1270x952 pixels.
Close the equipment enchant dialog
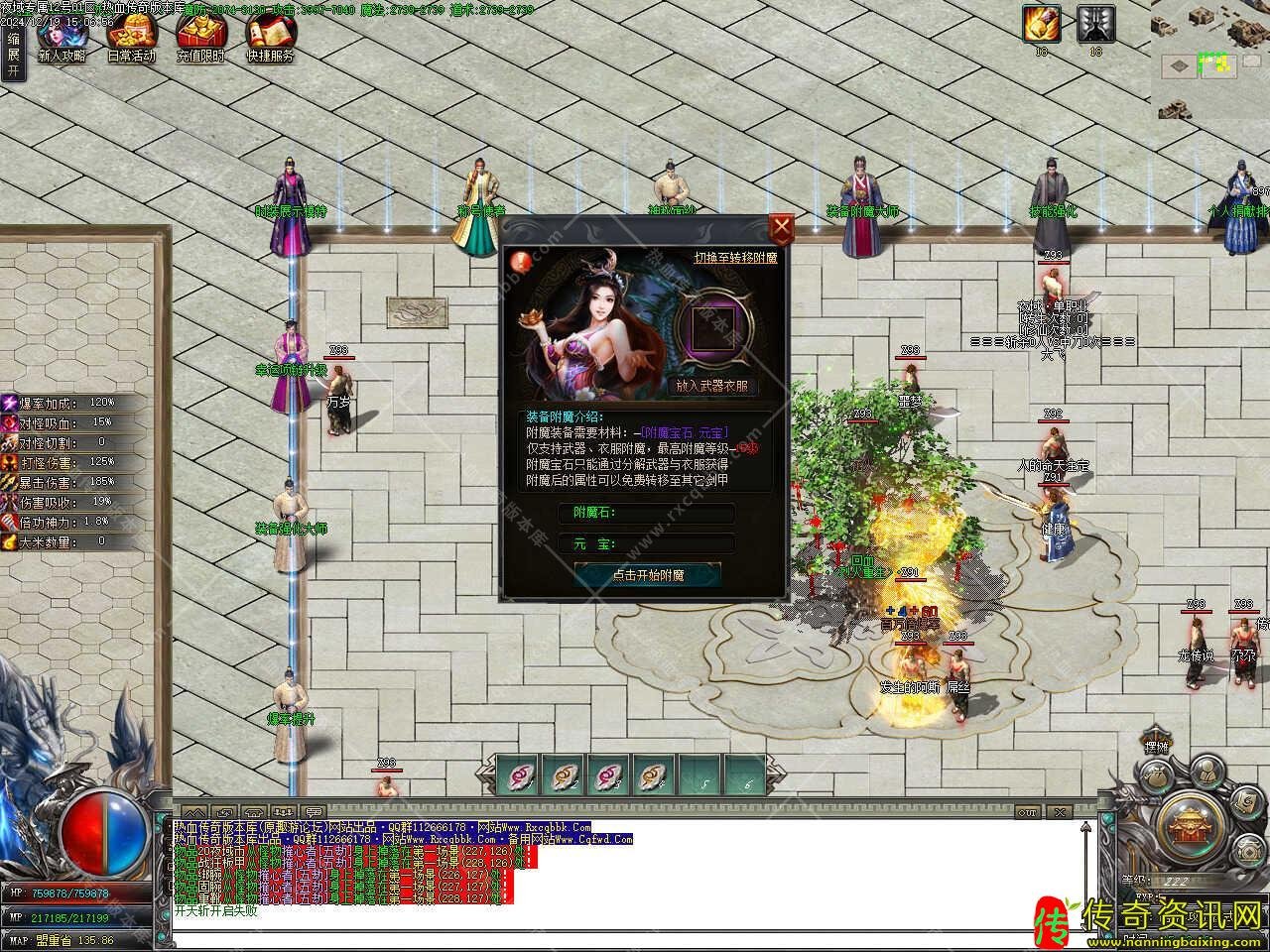[x=782, y=228]
